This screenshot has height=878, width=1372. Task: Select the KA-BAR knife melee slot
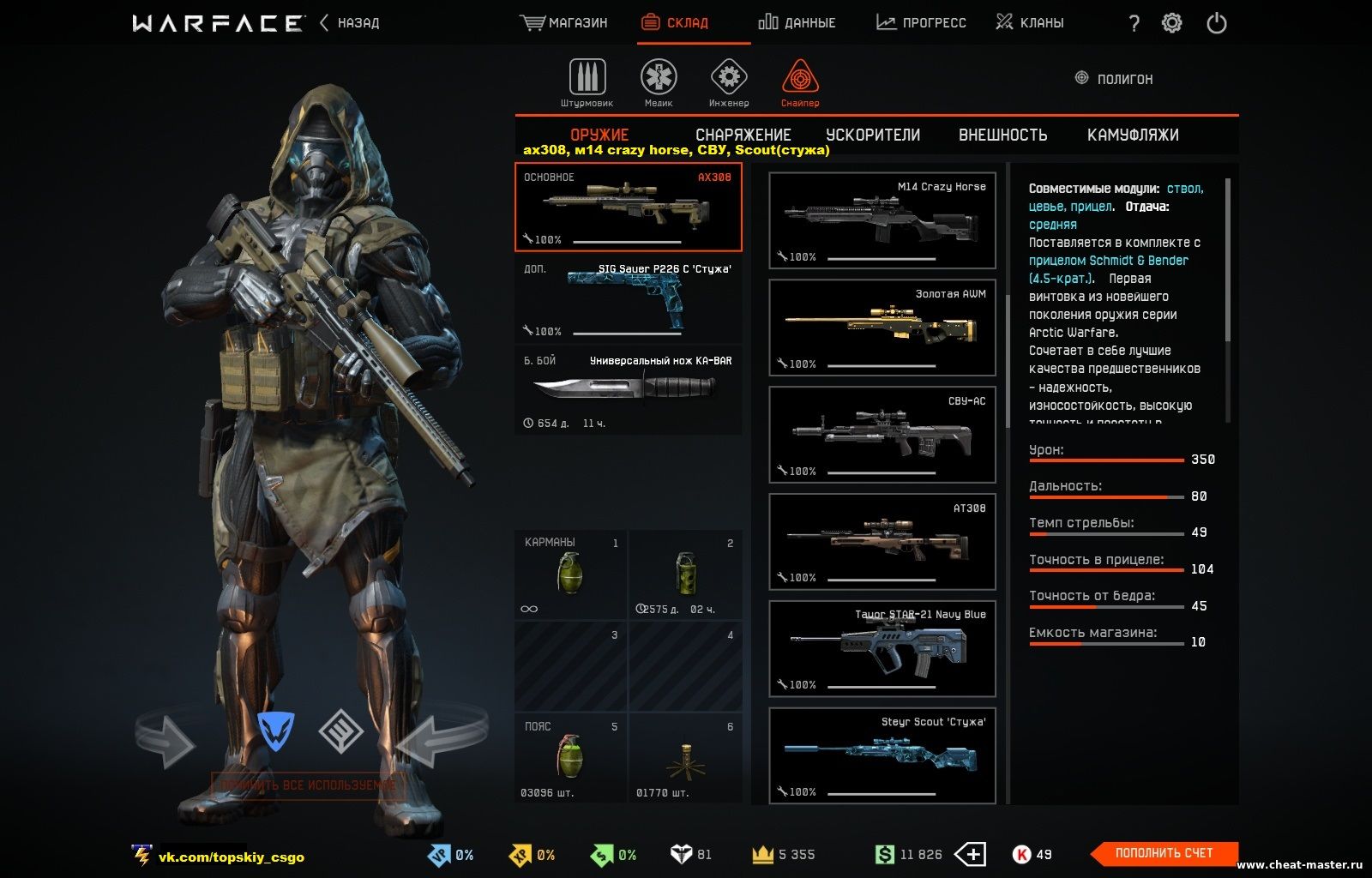628,391
